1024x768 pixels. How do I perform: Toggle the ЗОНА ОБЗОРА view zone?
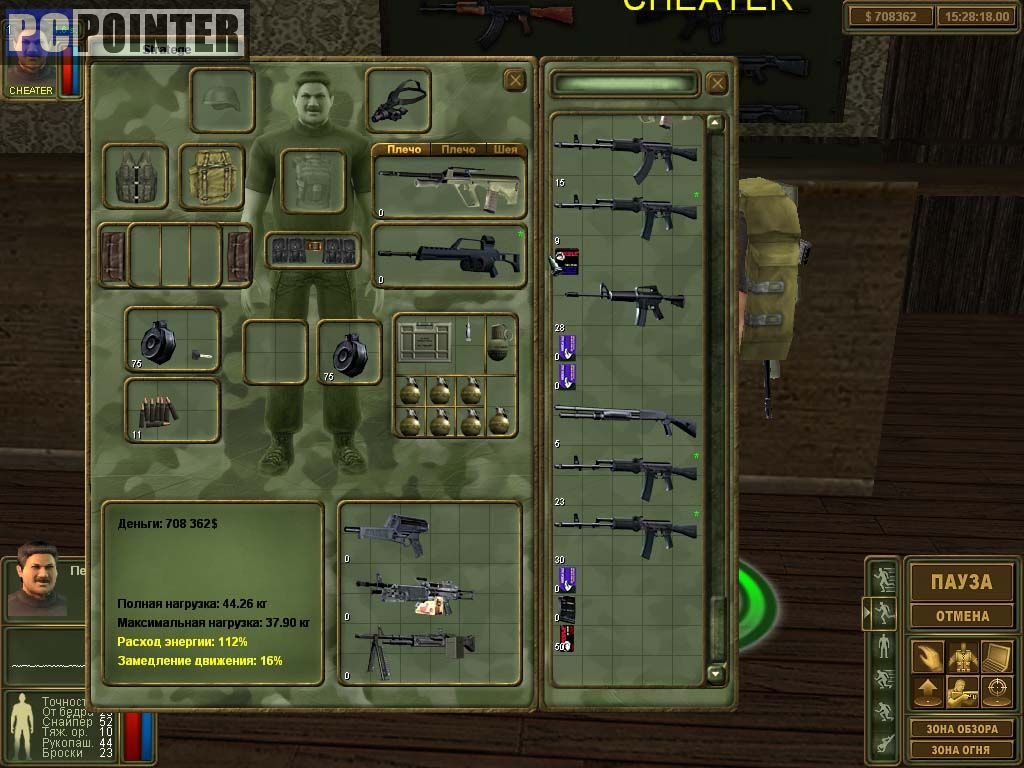click(x=960, y=729)
